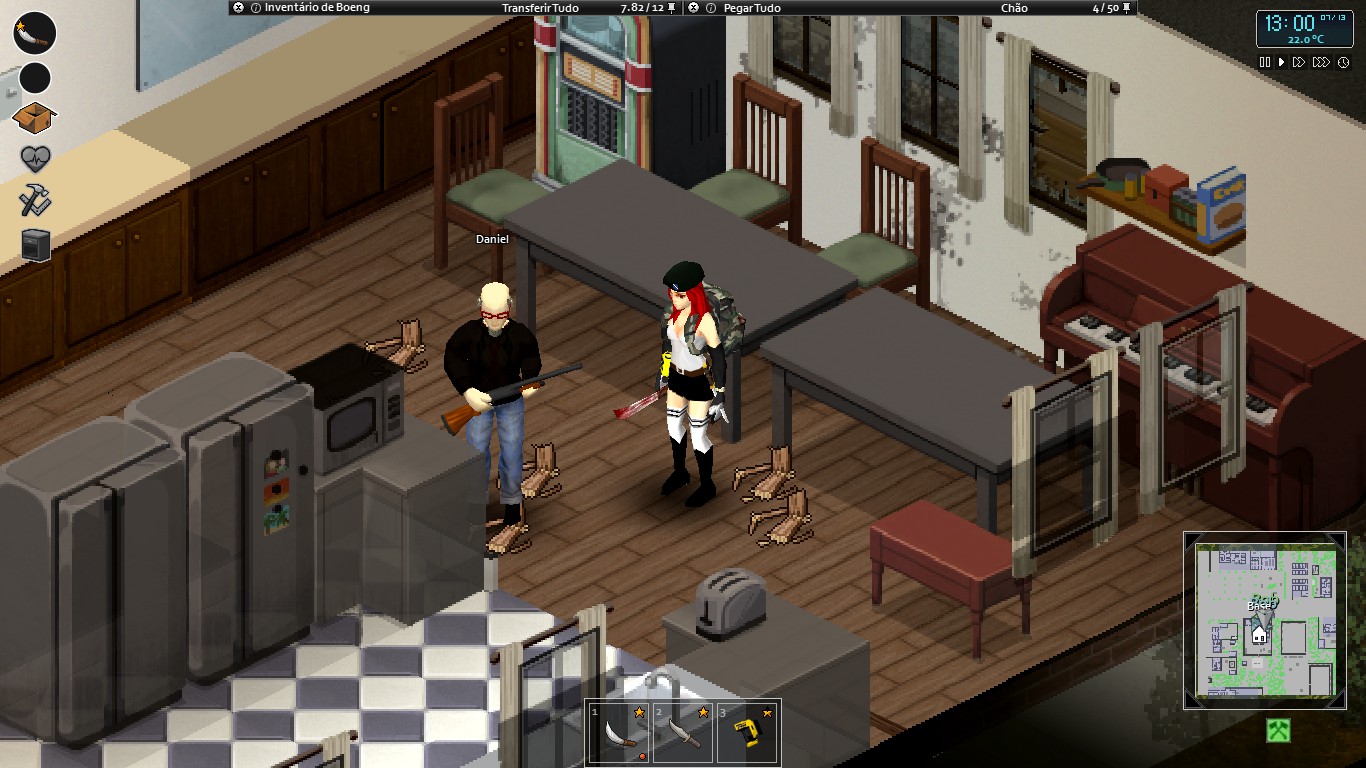Image resolution: width=1366 pixels, height=768 pixels.
Task: Click the empty secondary weapon slot circle
Action: [33, 76]
